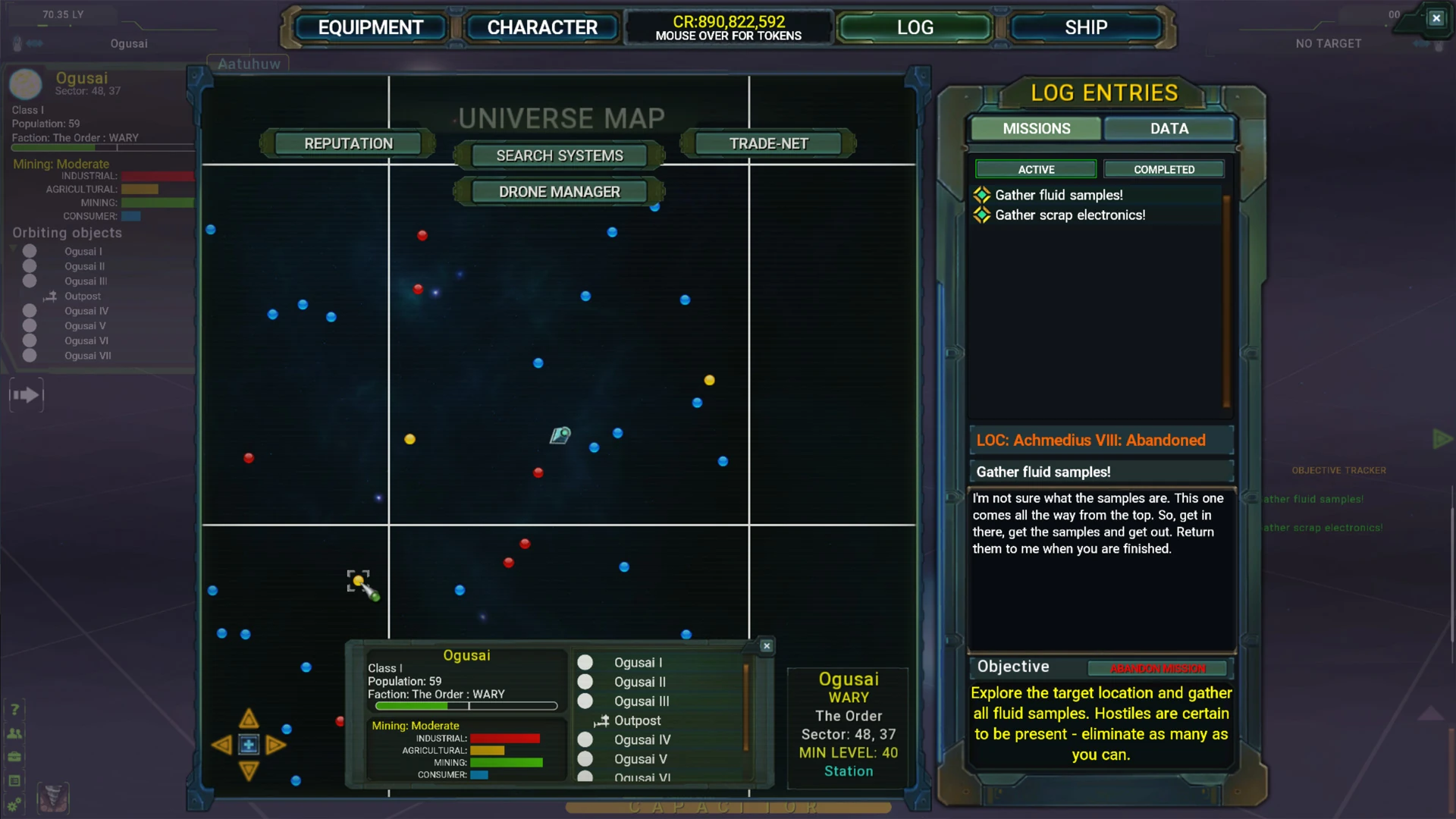Click the toolbox icon in the bottom-left sidebar
The height and width of the screenshot is (819, 1456).
coord(14,756)
